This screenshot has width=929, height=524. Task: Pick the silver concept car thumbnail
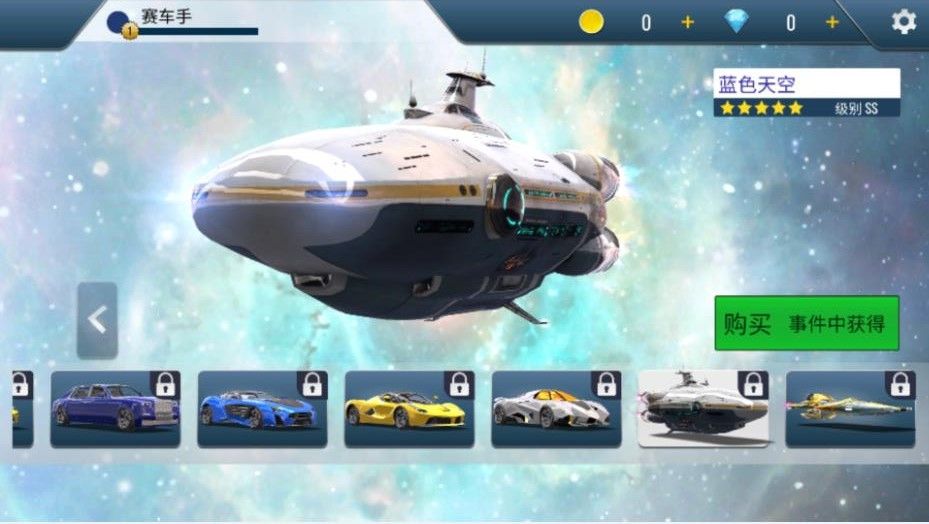556,408
